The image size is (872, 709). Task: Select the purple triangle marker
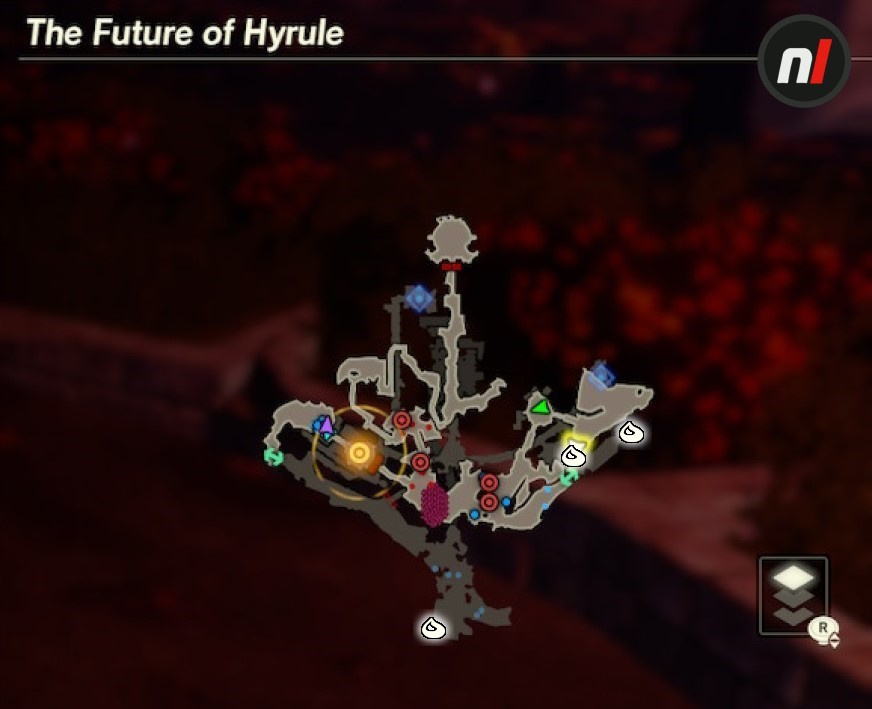point(326,424)
